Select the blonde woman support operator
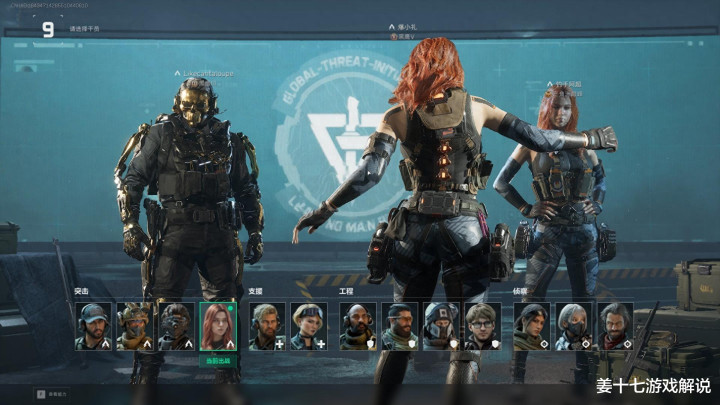This screenshot has width=720, height=405. tap(308, 326)
